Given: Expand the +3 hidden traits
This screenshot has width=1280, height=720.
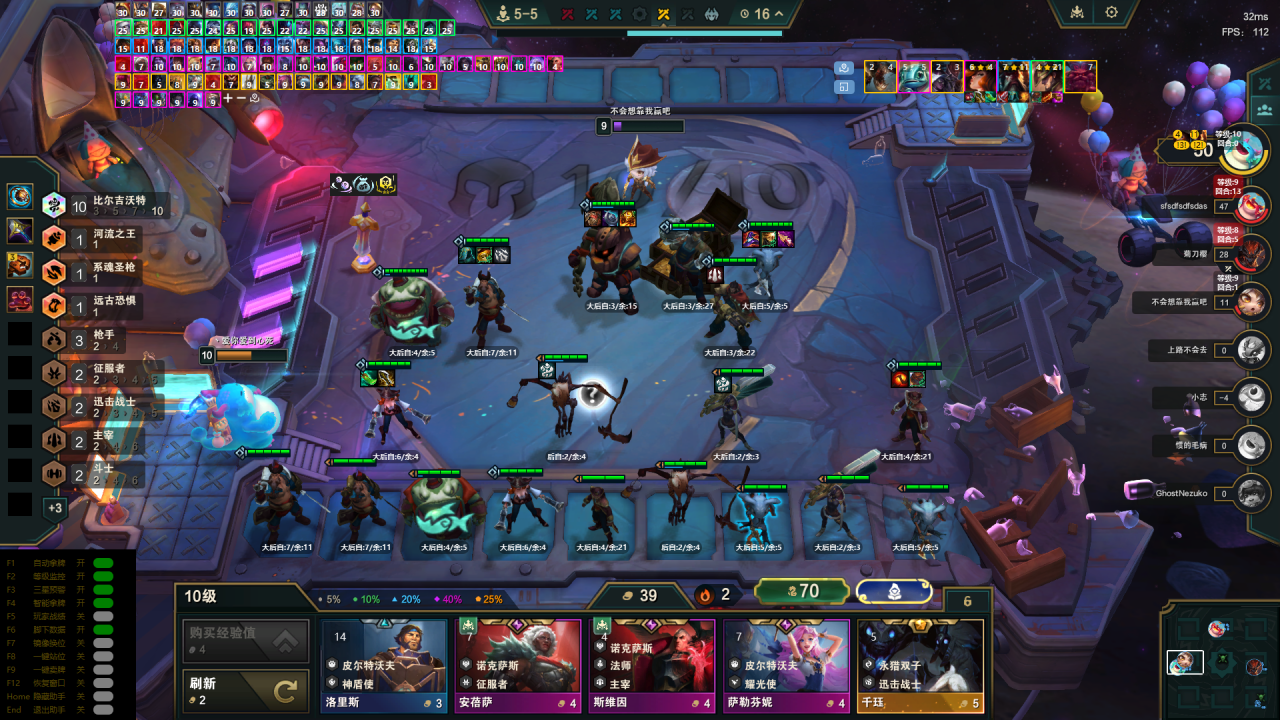Looking at the screenshot, I should click(x=54, y=508).
